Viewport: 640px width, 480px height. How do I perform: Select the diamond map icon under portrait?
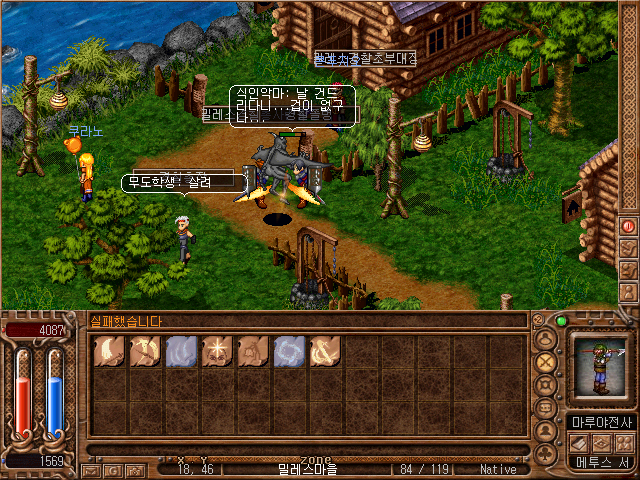point(603,442)
